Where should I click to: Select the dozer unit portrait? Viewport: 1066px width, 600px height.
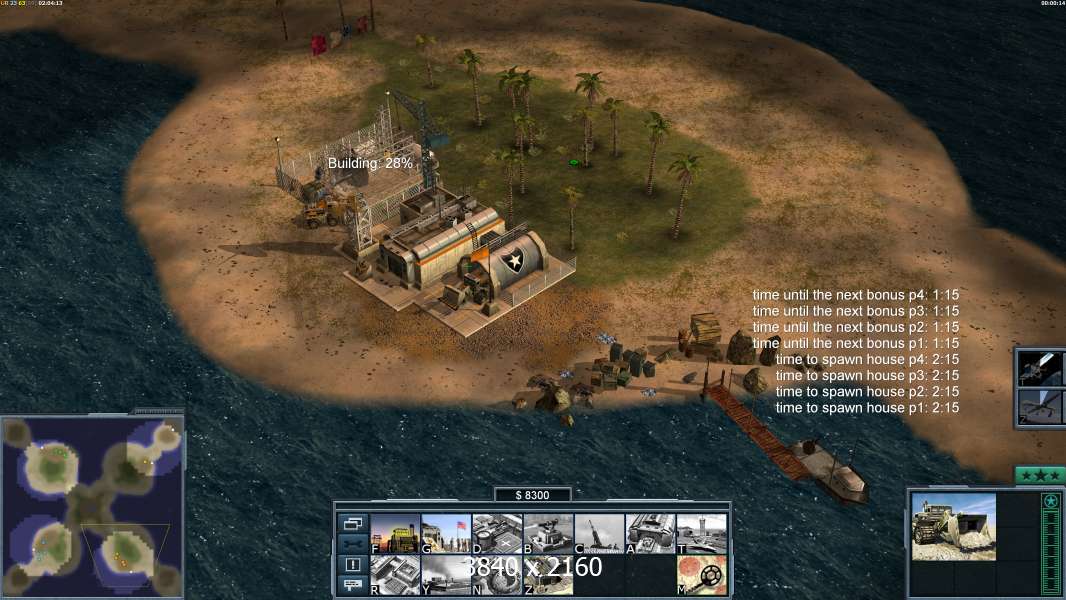[953, 526]
